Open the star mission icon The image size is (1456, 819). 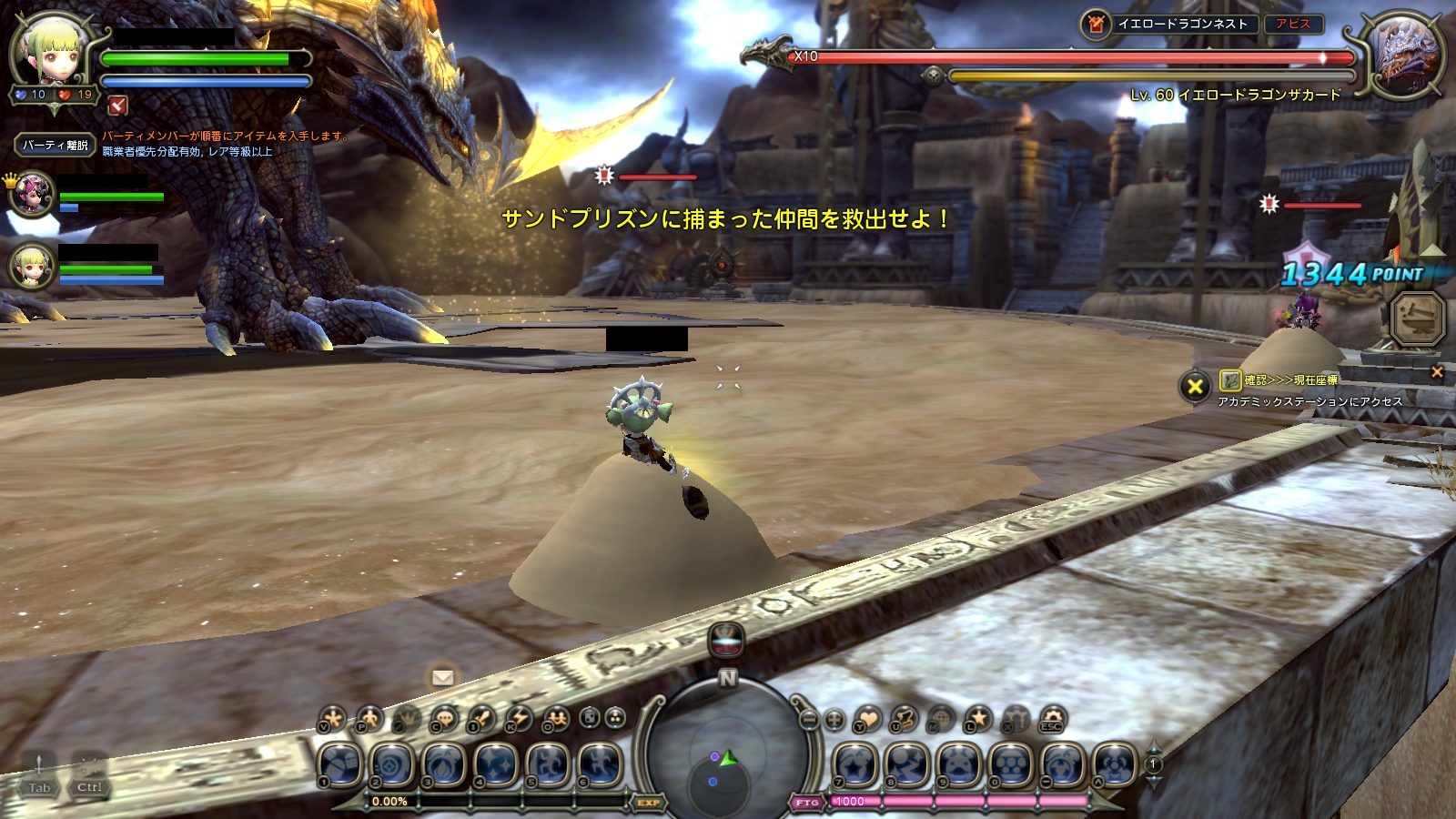[978, 719]
